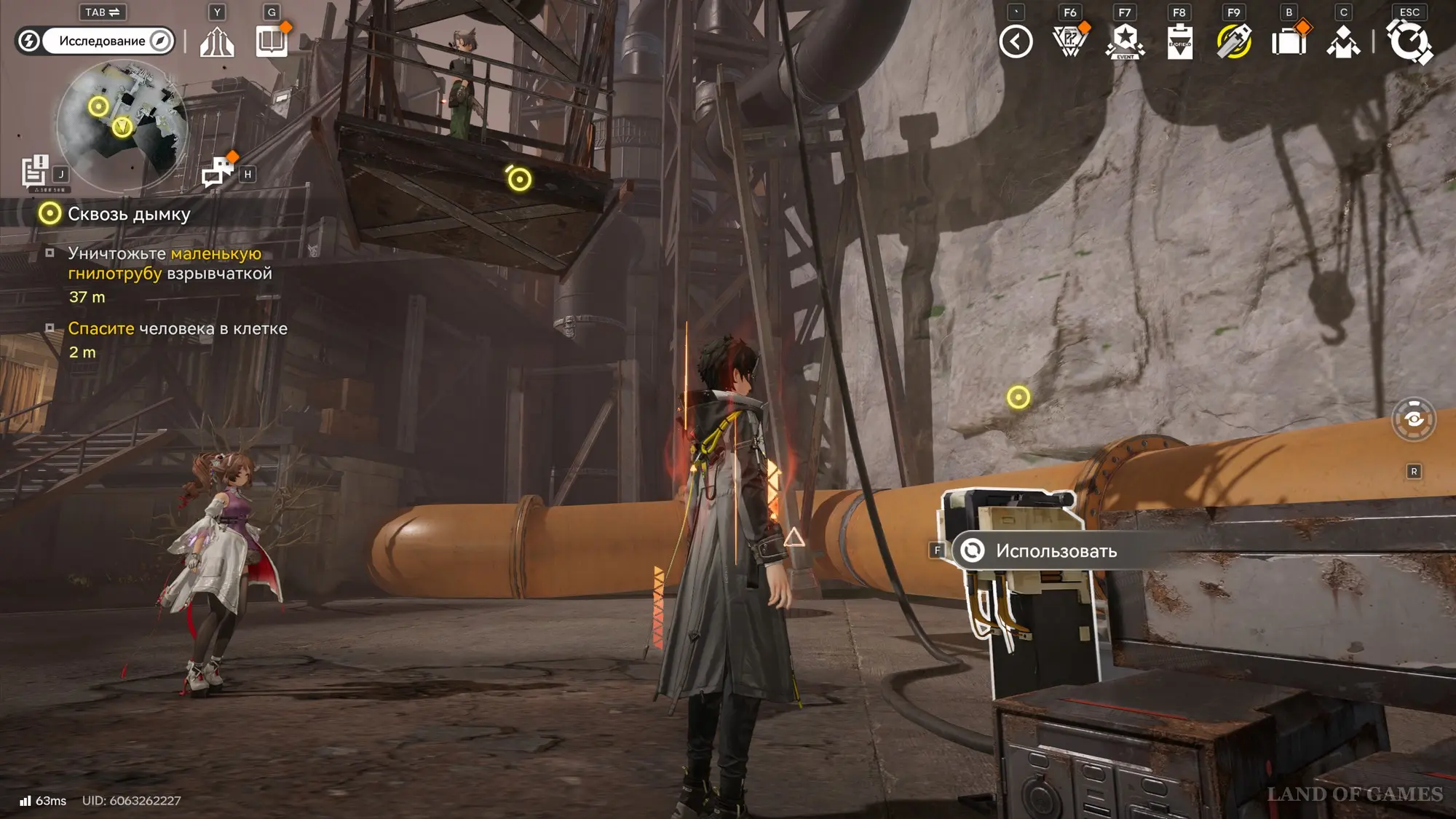Open the Event star icon
Viewport: 1456px width, 819px height.
tap(1125, 41)
